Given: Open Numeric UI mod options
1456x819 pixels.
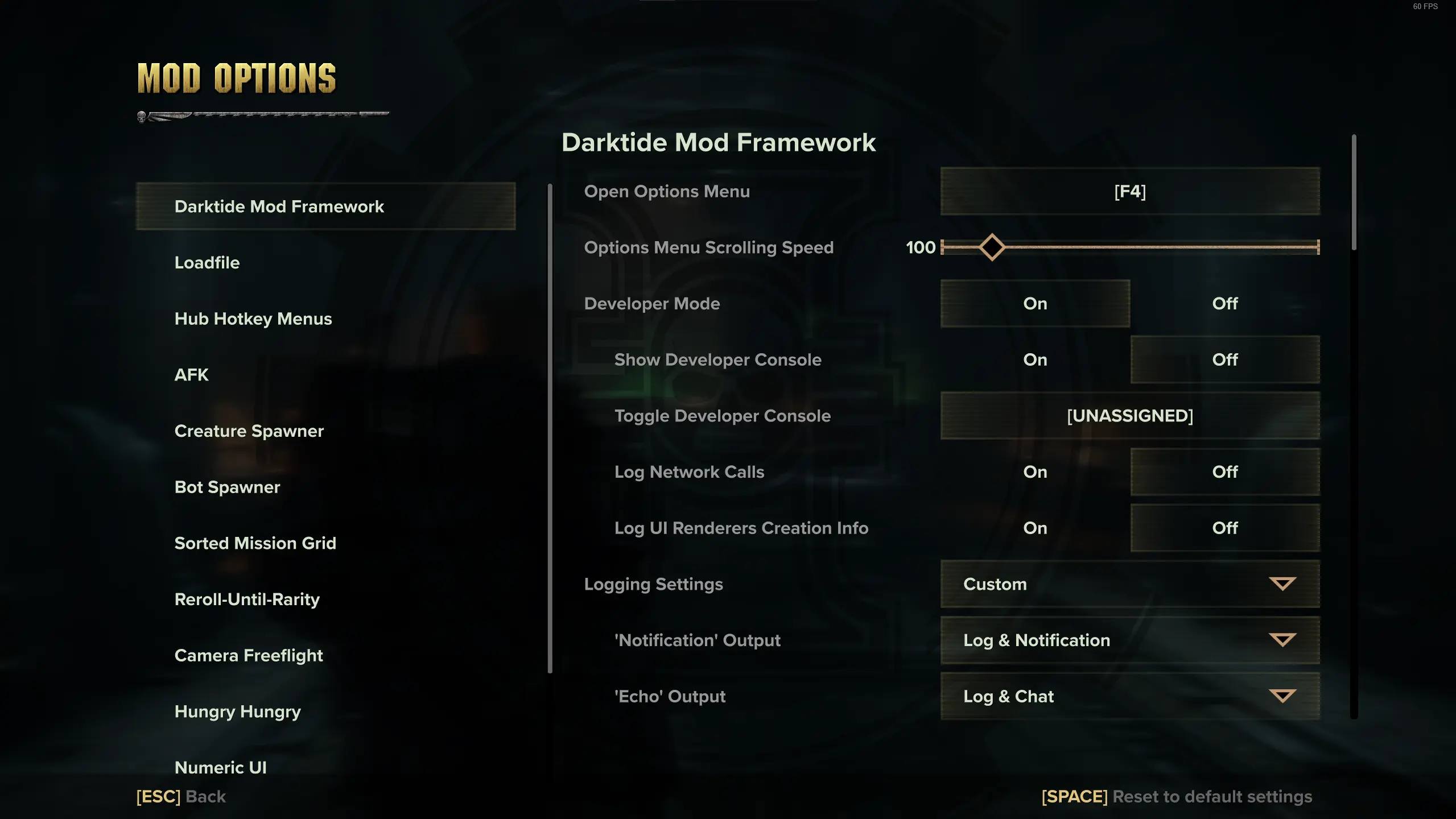Looking at the screenshot, I should click(221, 767).
